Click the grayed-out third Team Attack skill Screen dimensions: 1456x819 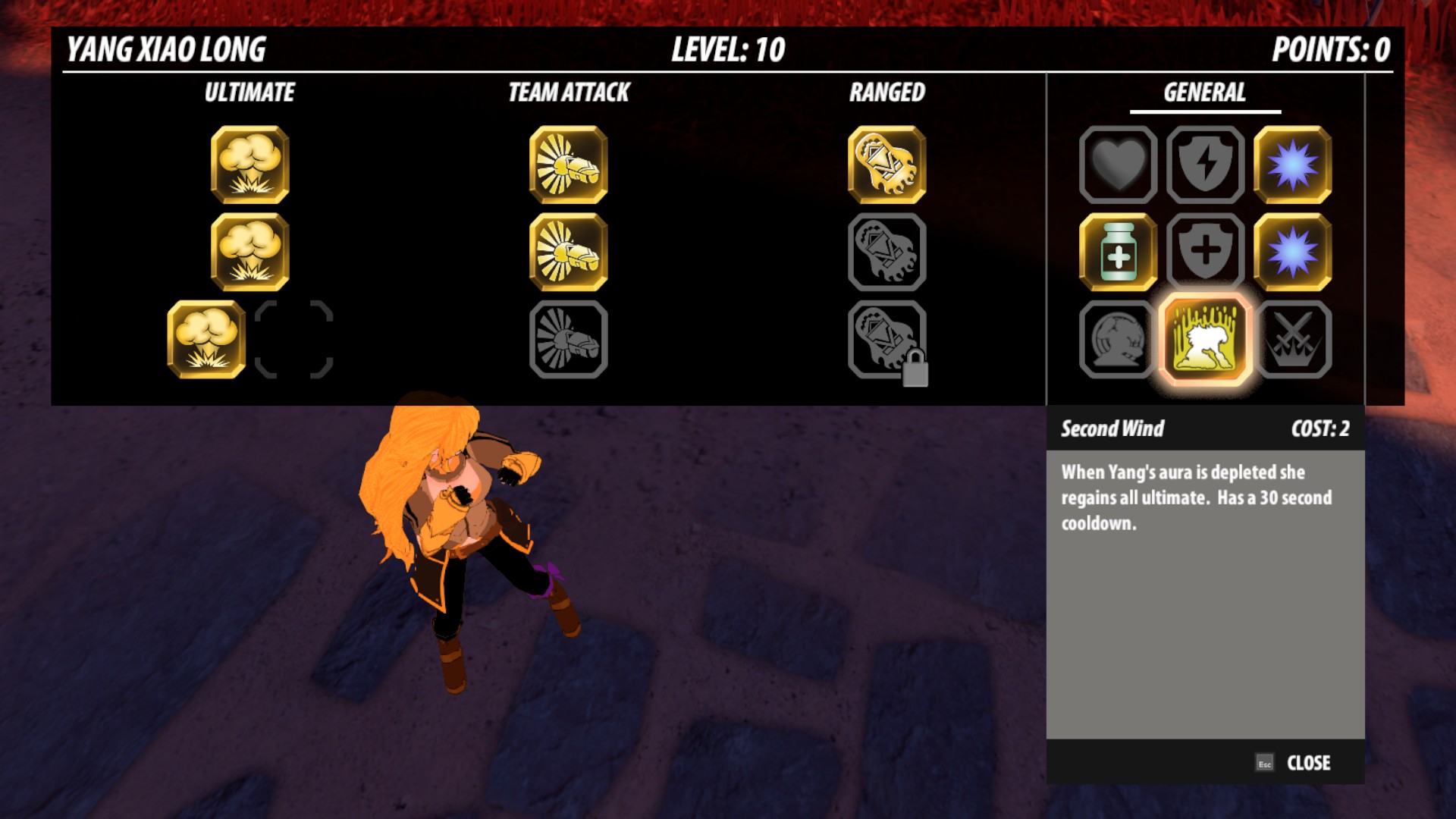(x=570, y=340)
